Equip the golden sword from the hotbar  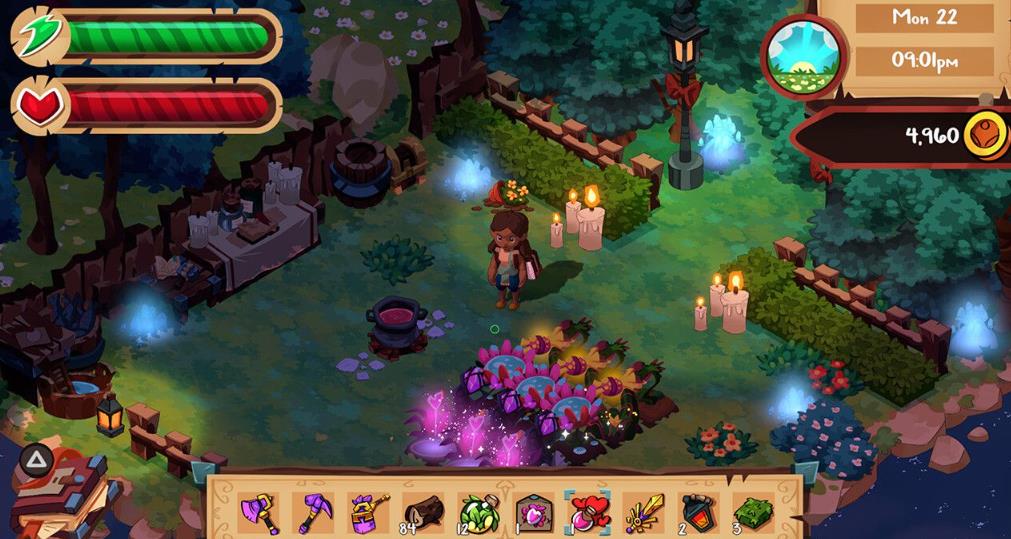(644, 512)
